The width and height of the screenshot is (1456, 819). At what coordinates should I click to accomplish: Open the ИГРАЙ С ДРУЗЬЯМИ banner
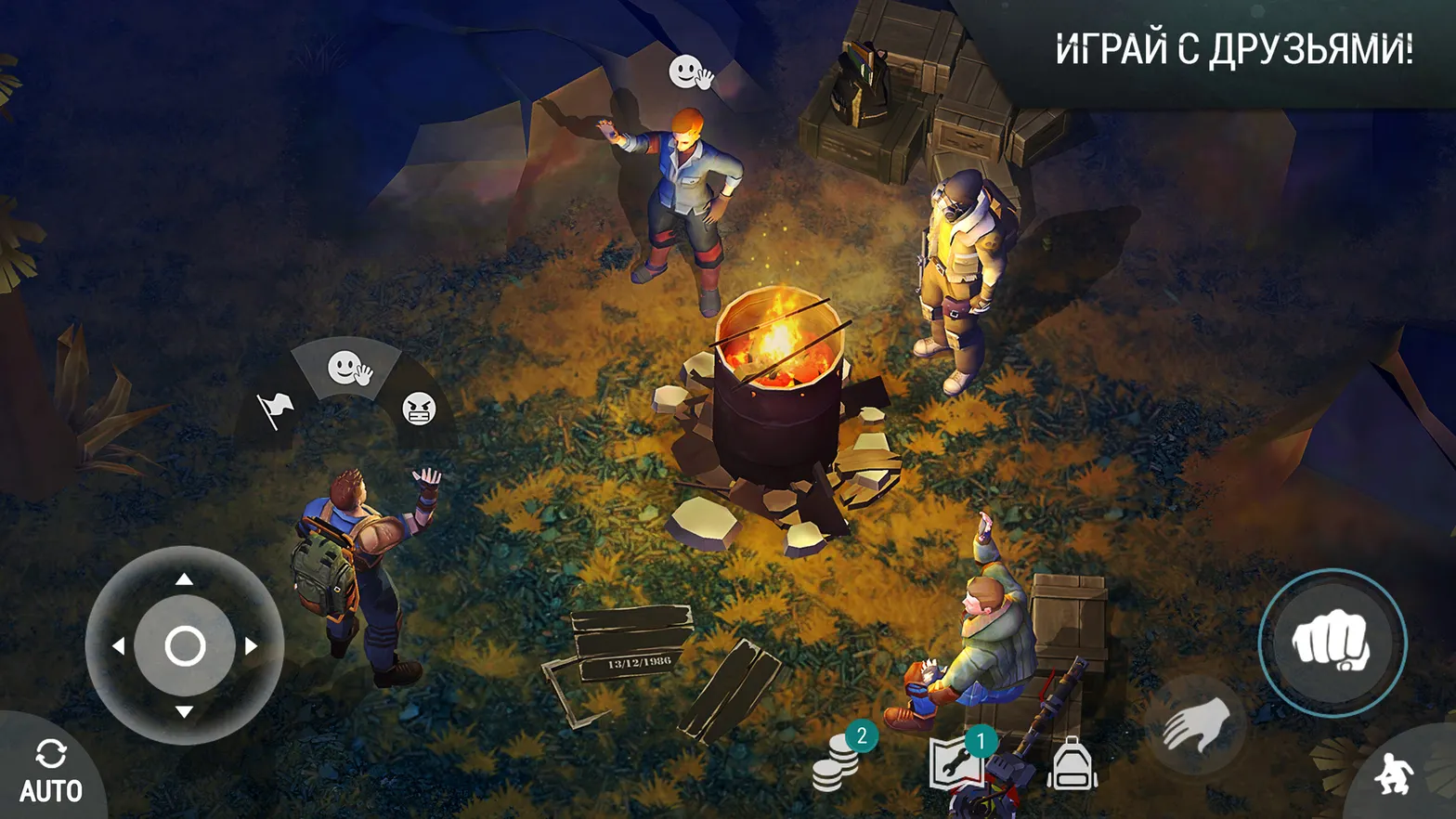(x=1235, y=44)
